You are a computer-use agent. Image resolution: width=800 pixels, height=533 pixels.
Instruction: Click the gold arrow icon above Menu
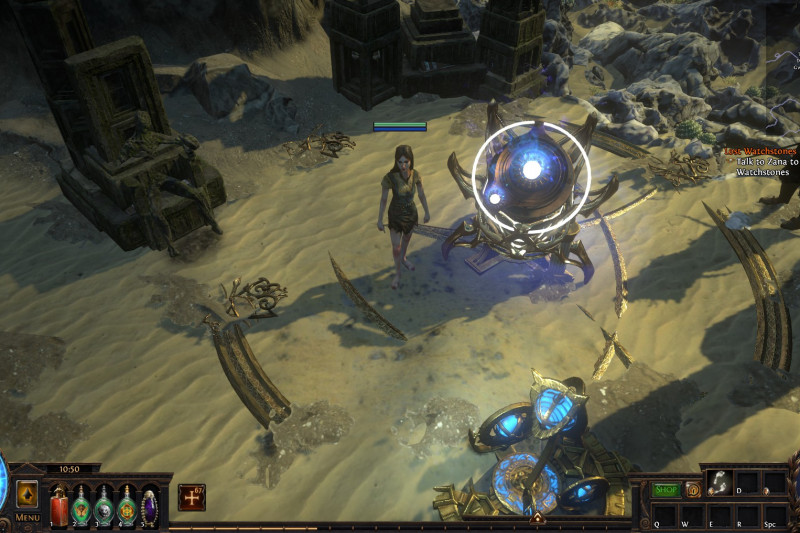[x=27, y=493]
